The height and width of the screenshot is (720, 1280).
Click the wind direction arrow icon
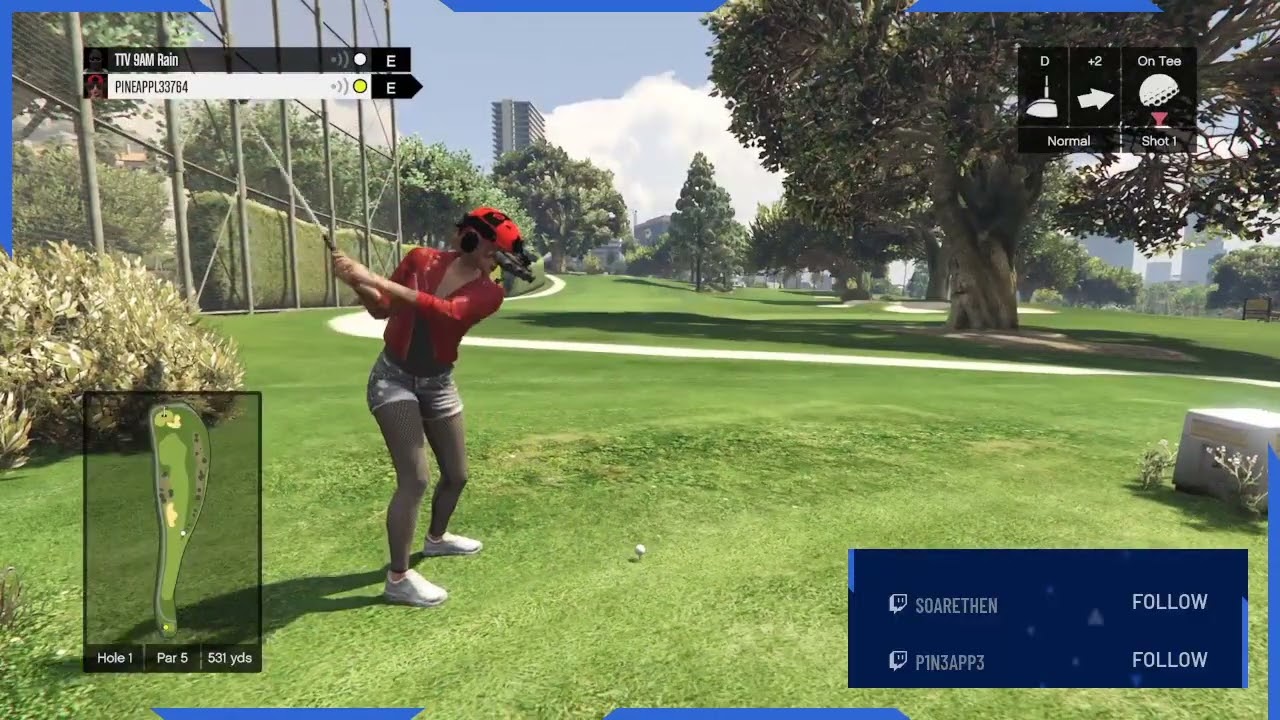pos(1095,99)
